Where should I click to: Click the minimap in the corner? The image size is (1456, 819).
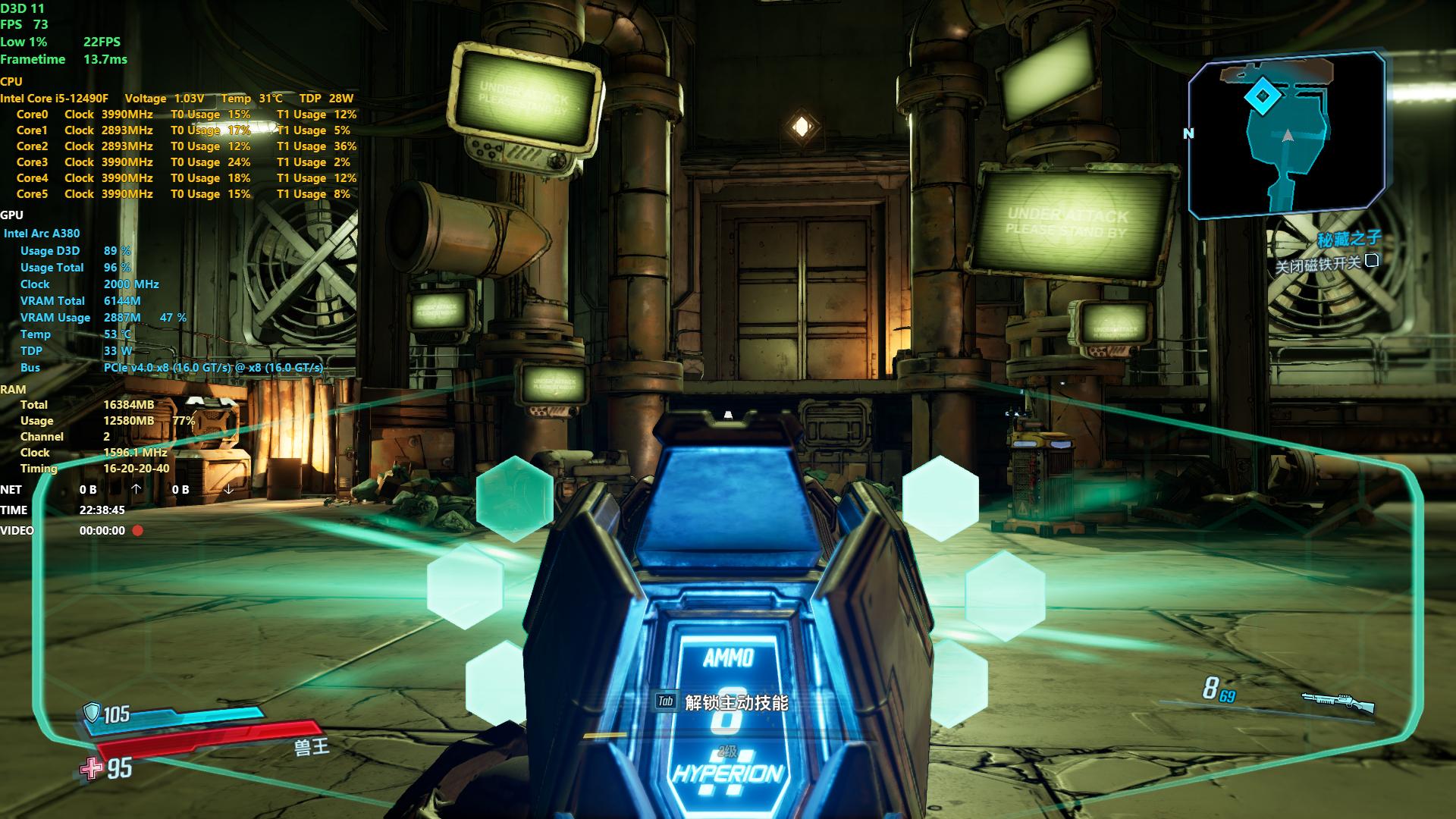(x=1287, y=136)
